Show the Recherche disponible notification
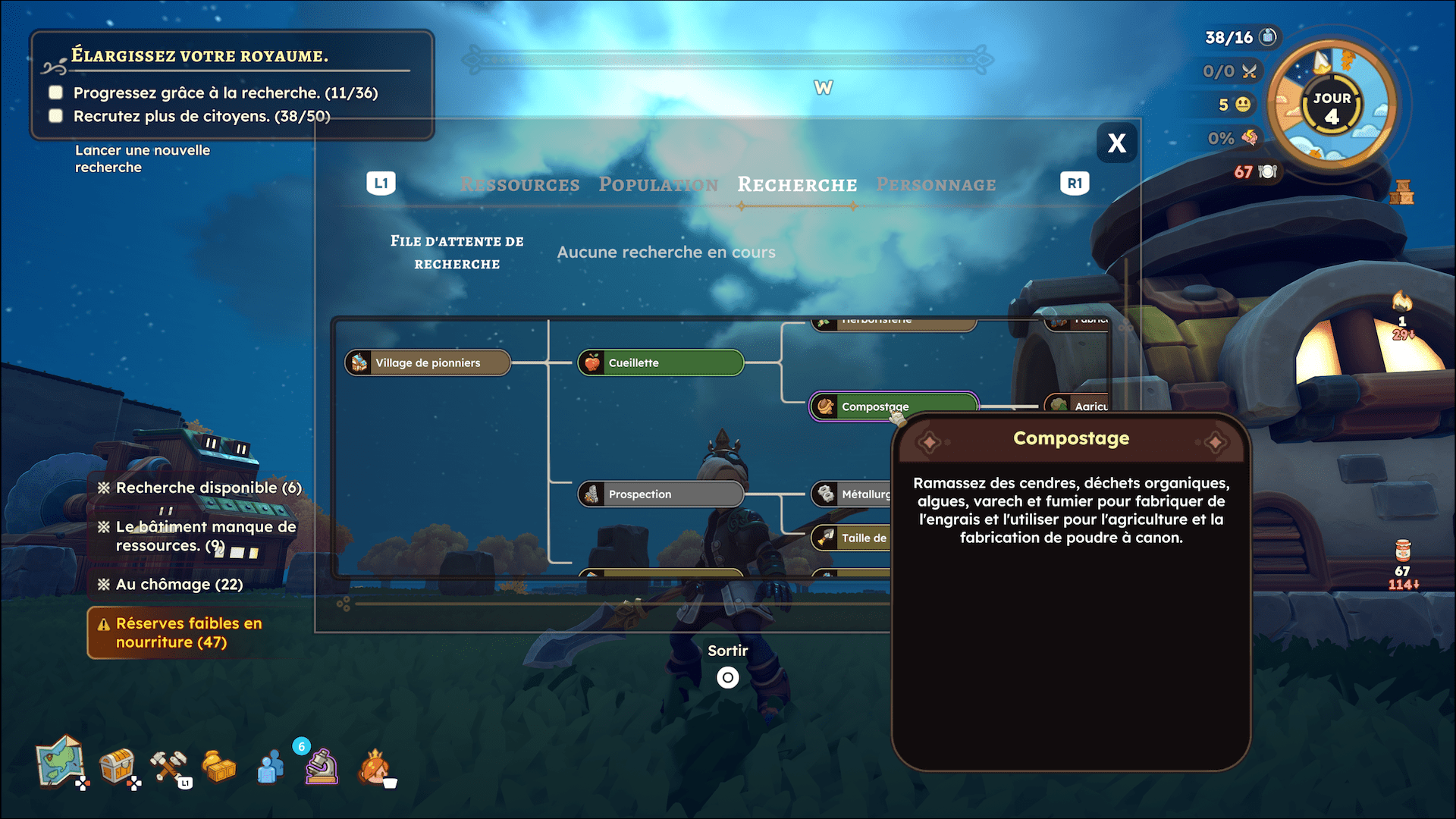1456x819 pixels. [208, 488]
